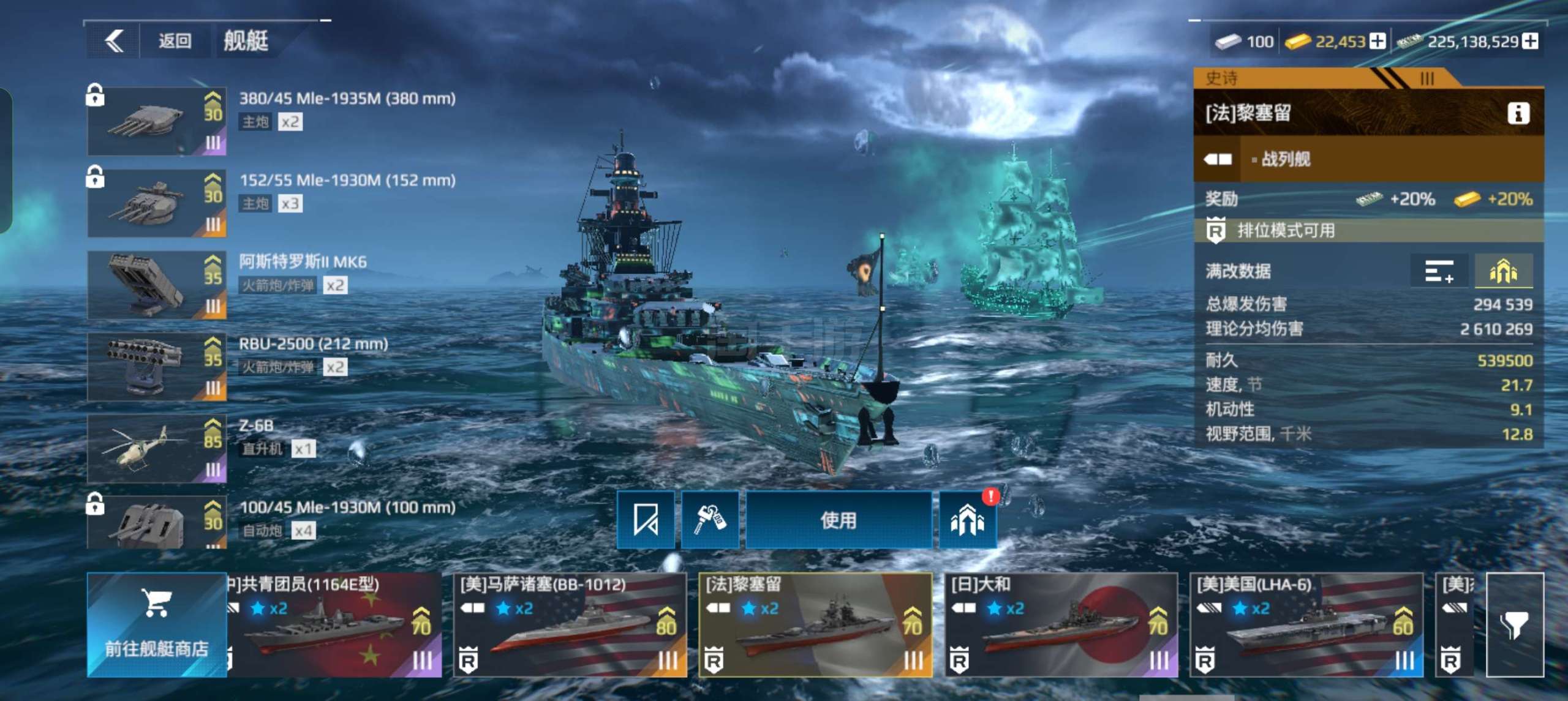1568x701 pixels.
Task: Open the key customization button
Action: (x=709, y=520)
